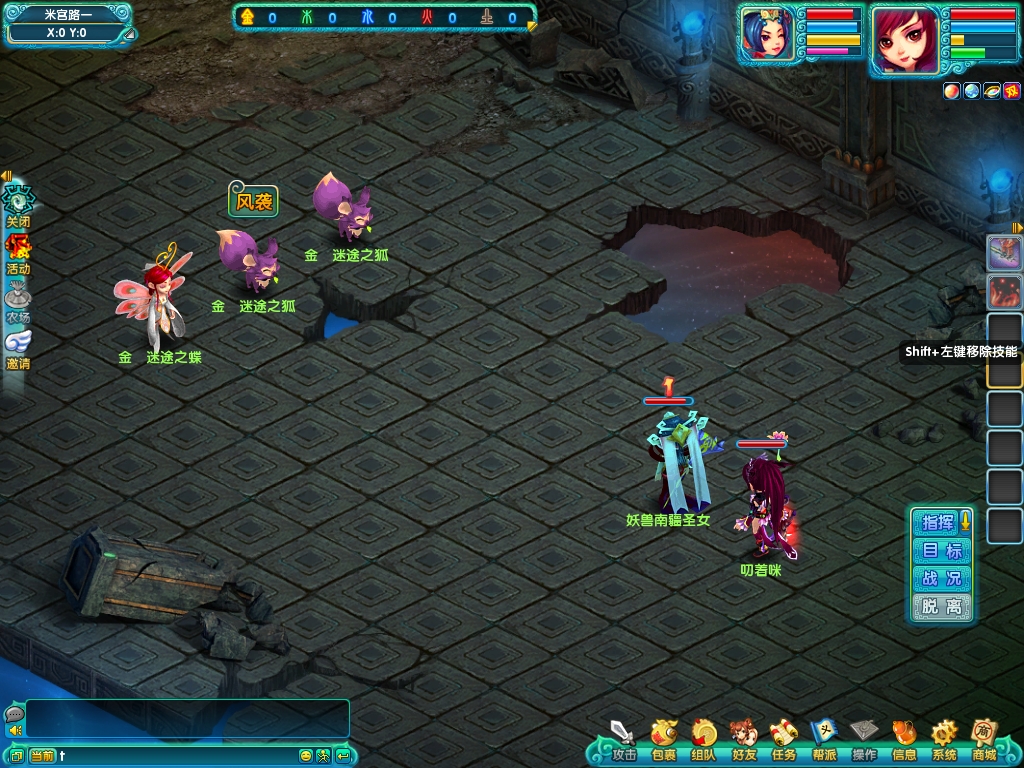Open the 农场 farm icon
The height and width of the screenshot is (768, 1024).
(18, 299)
